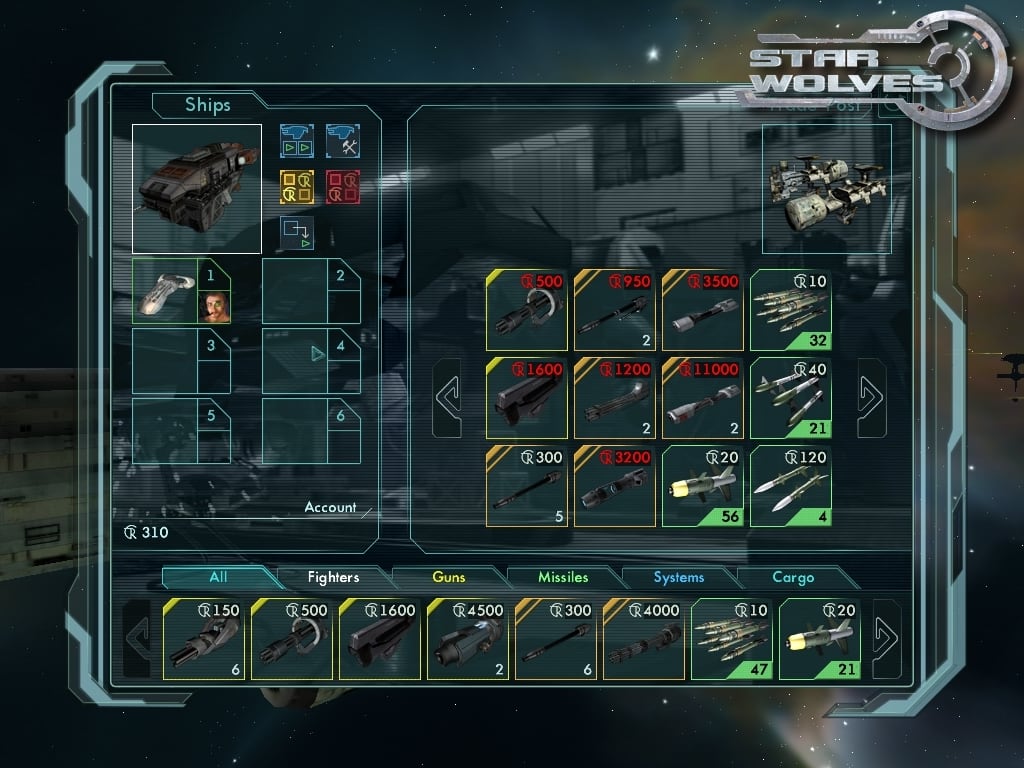Select ship slot 1 with the pilot

coord(182,291)
